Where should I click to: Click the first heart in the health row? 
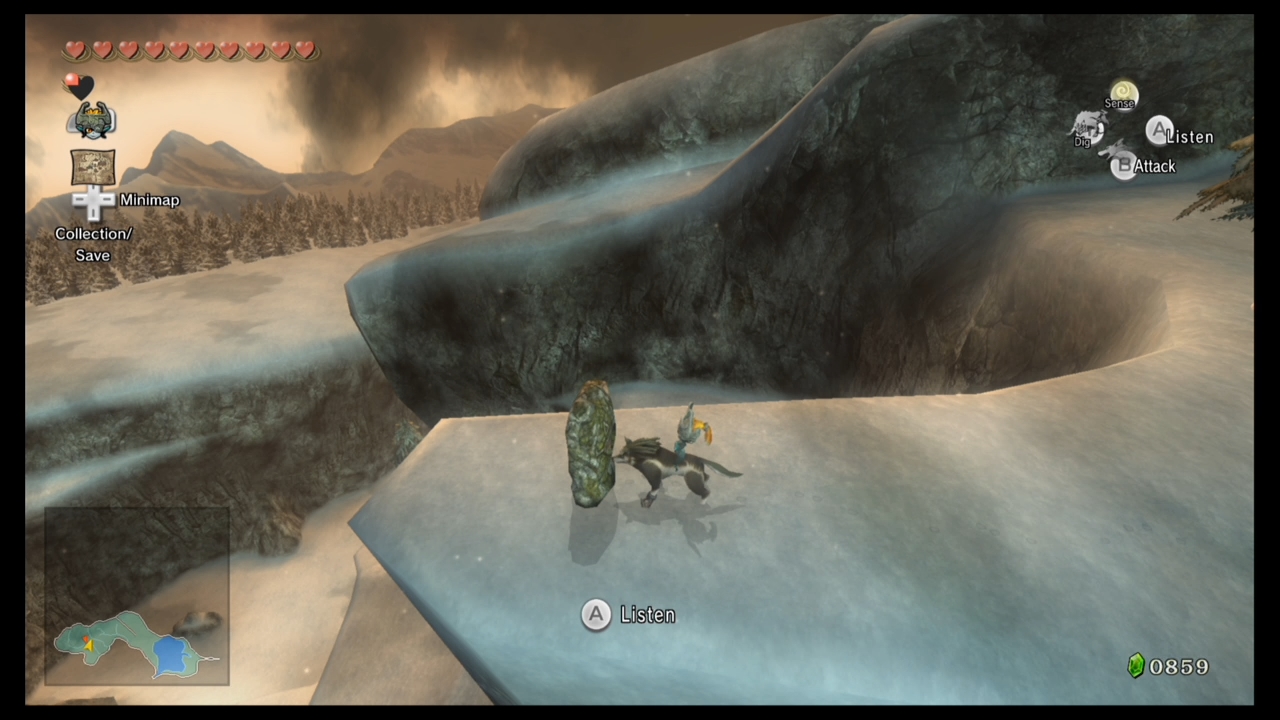[x=75, y=49]
